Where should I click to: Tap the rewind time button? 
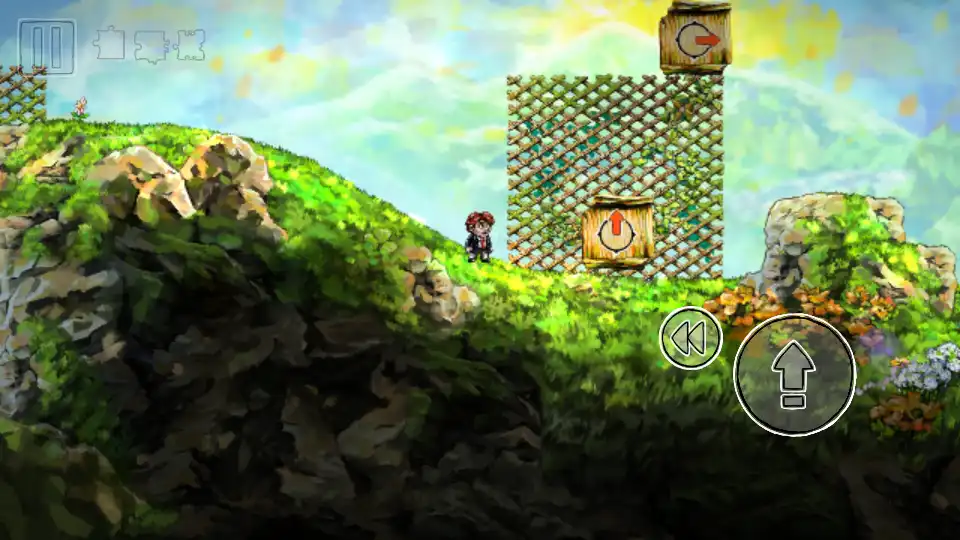click(690, 339)
